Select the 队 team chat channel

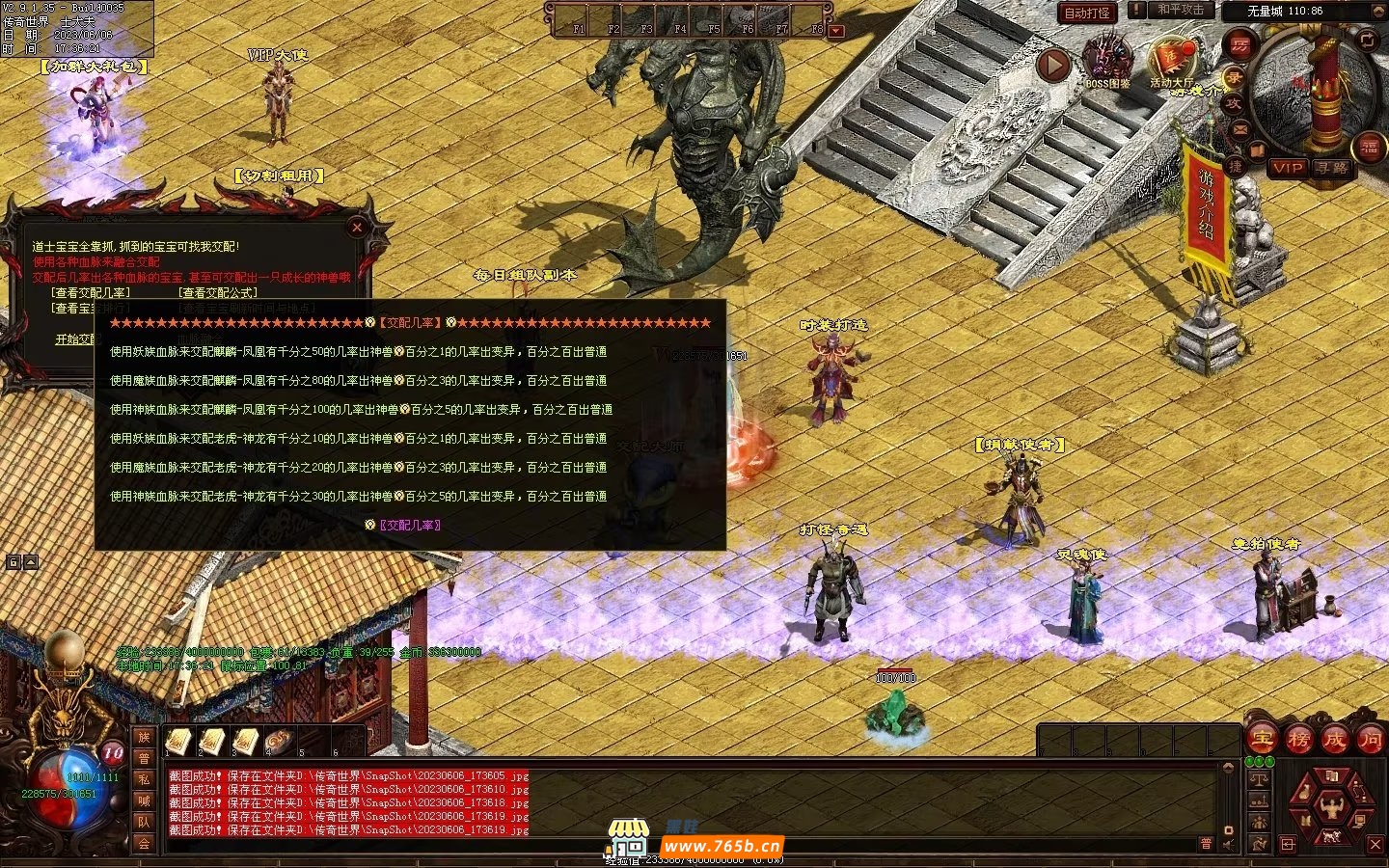[144, 822]
